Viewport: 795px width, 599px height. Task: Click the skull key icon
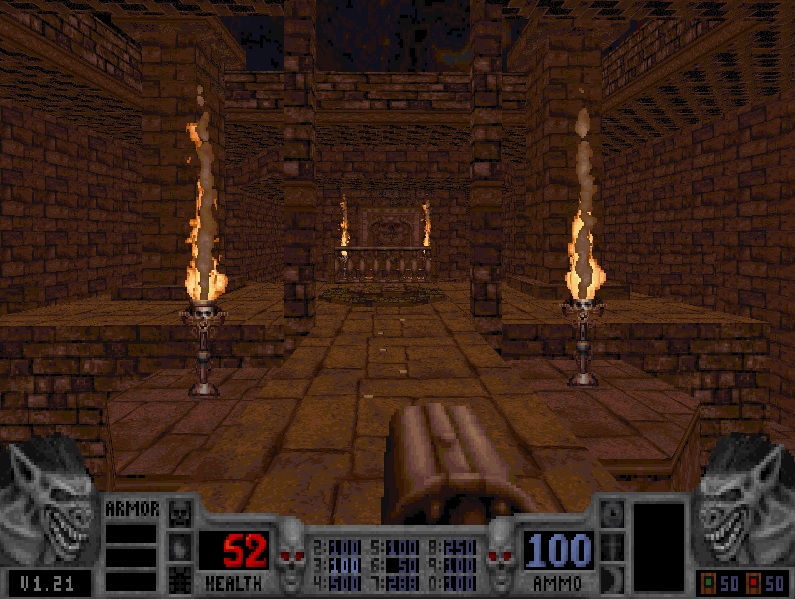(x=180, y=515)
